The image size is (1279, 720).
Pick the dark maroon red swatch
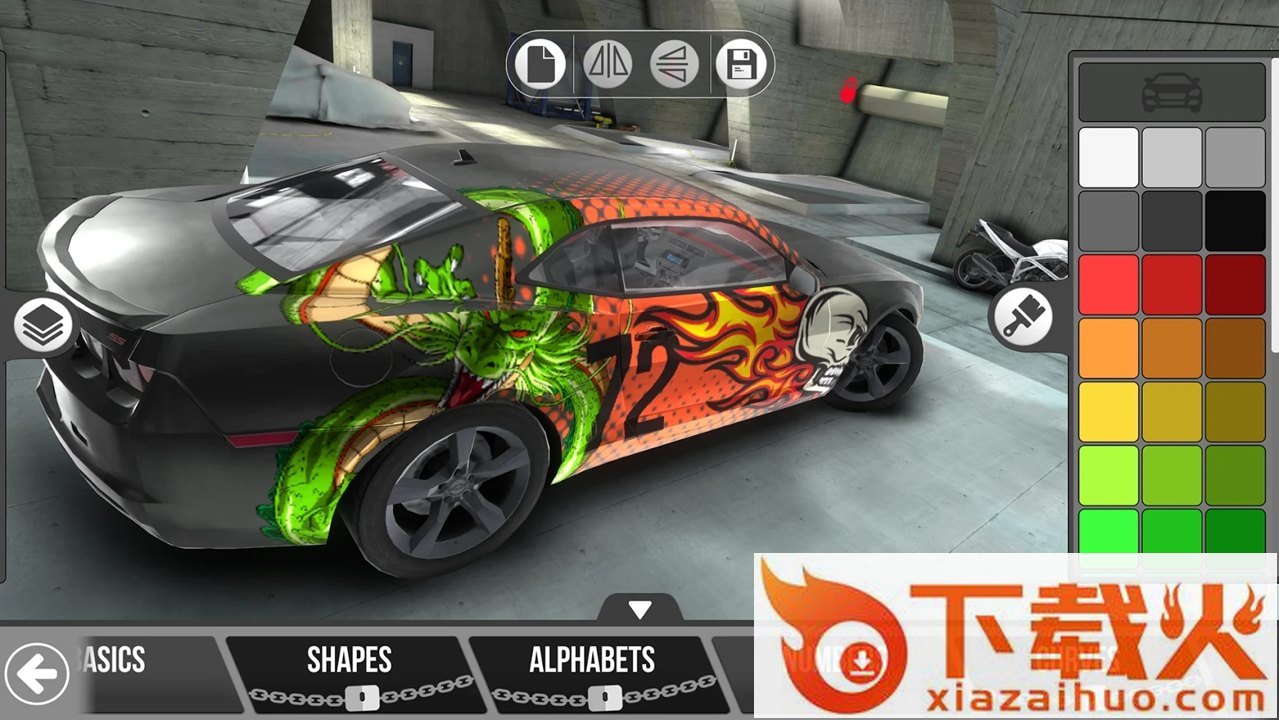point(1235,284)
